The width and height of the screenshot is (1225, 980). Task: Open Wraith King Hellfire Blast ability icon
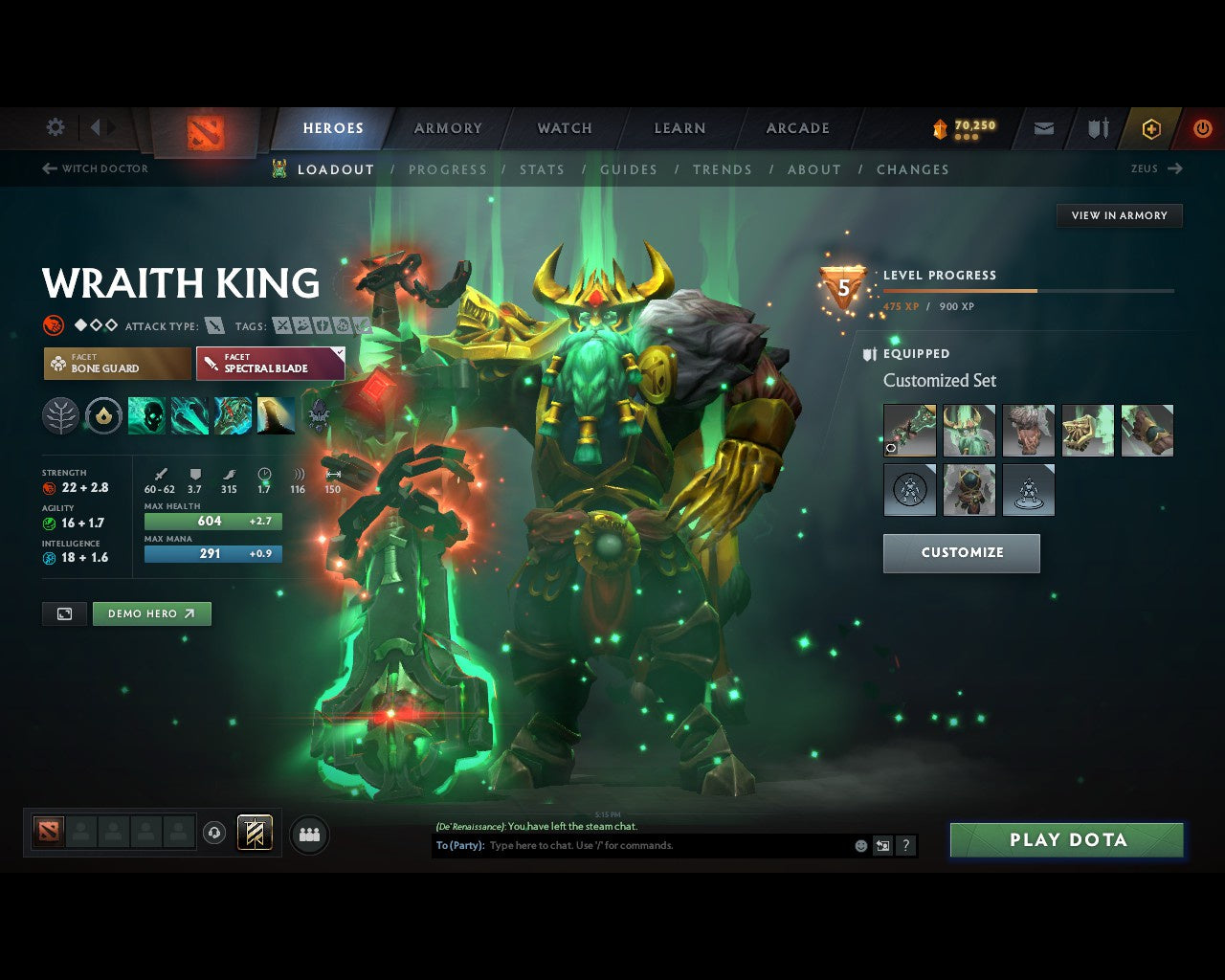[x=146, y=414]
